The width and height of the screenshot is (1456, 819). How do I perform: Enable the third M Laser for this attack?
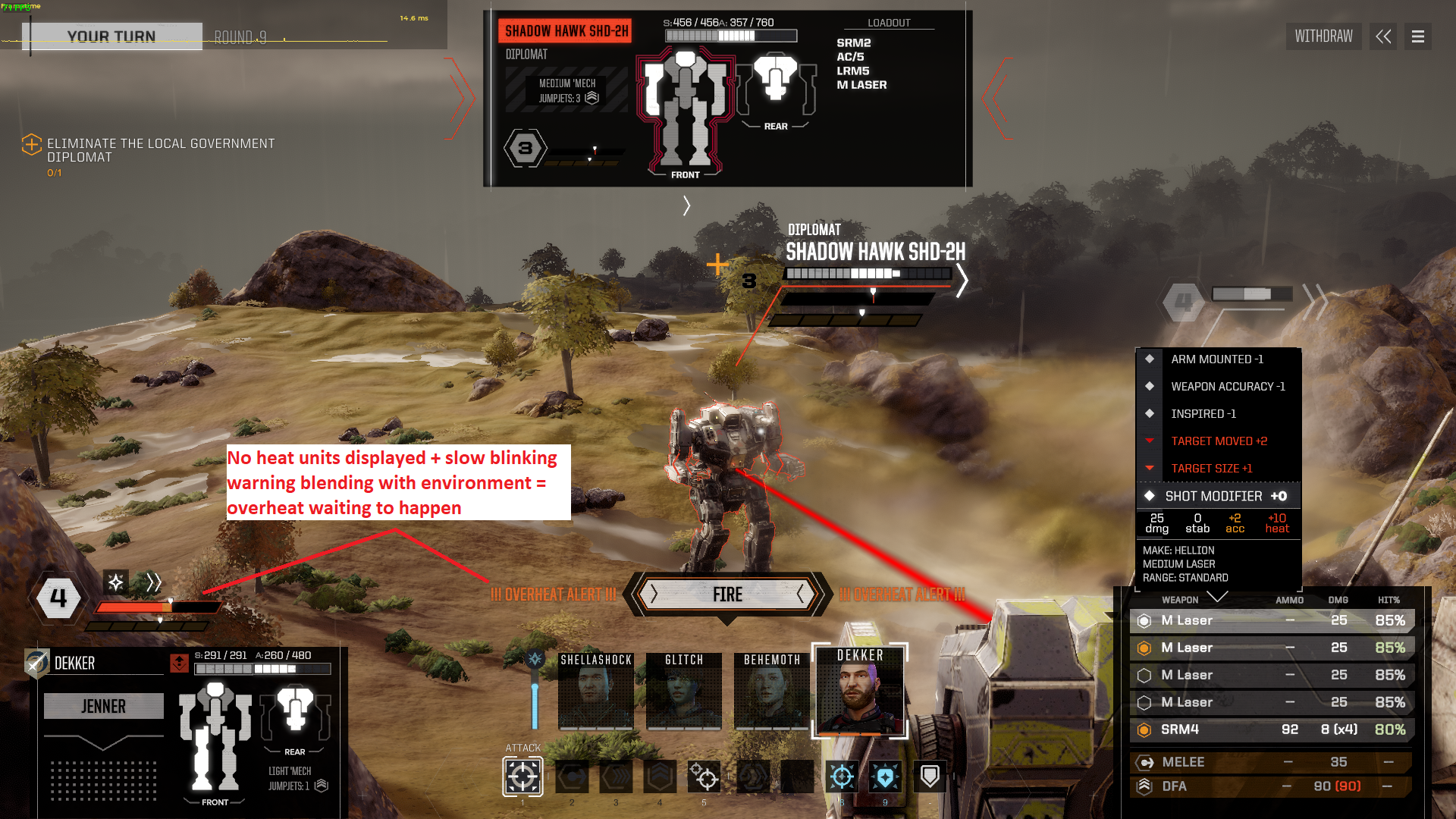[x=1145, y=675]
